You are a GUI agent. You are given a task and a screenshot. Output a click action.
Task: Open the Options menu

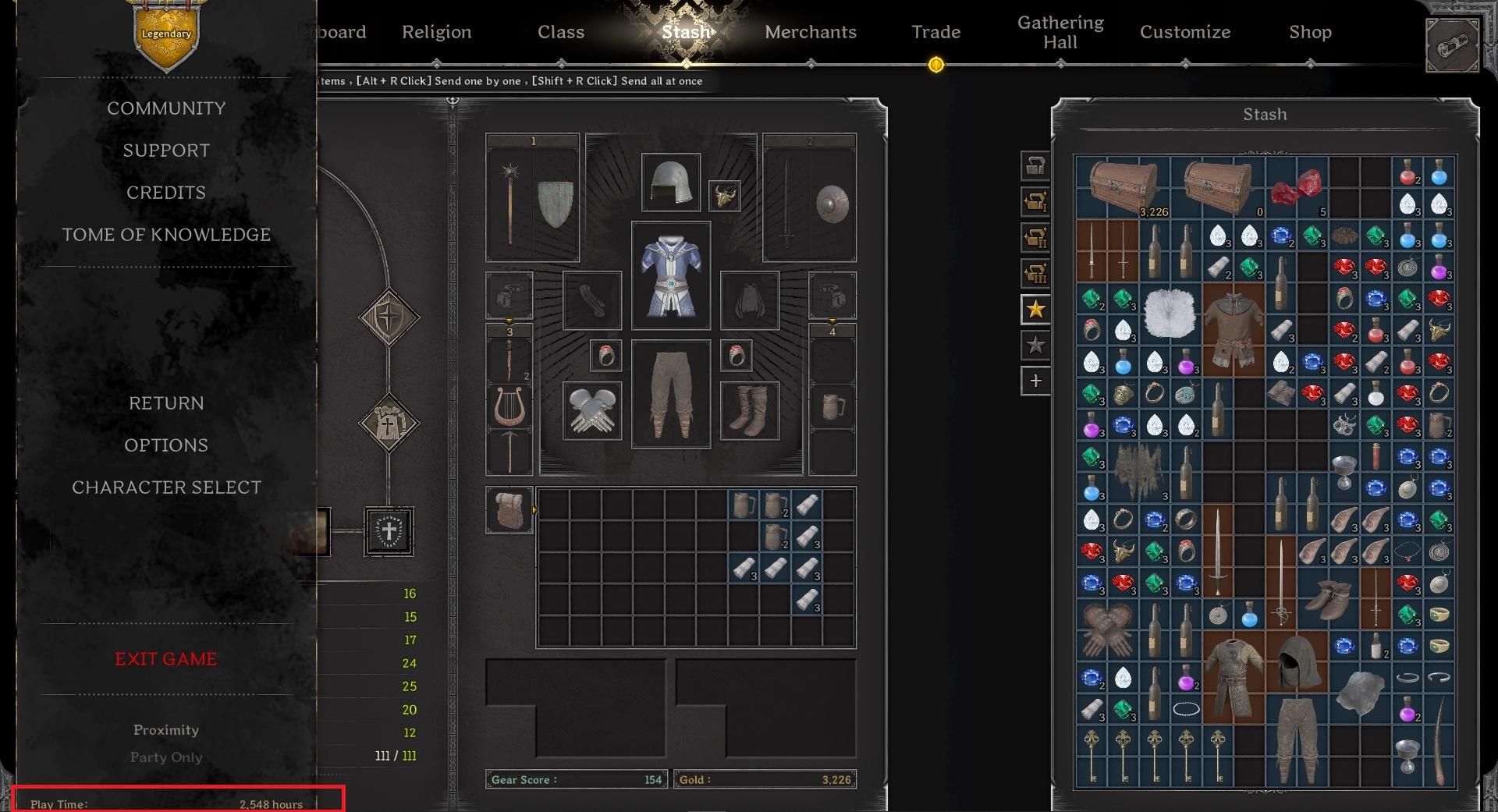(166, 445)
